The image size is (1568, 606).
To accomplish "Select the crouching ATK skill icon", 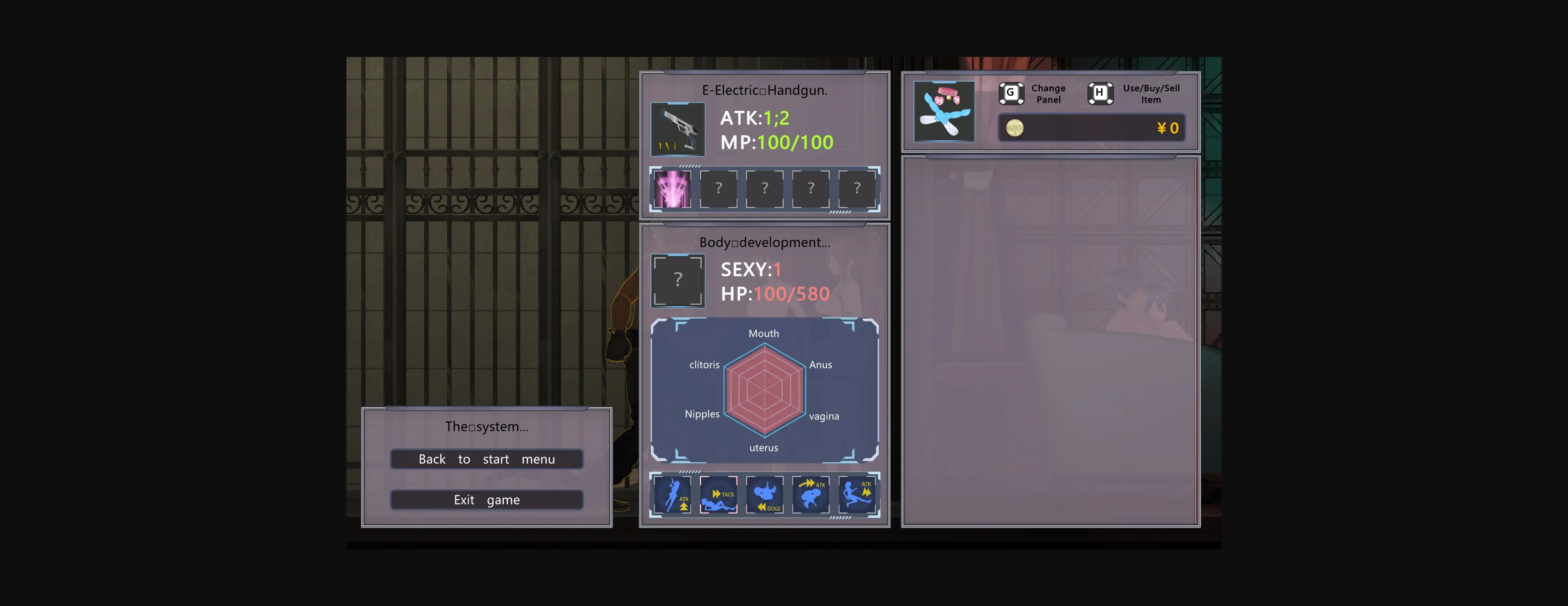I will click(811, 495).
